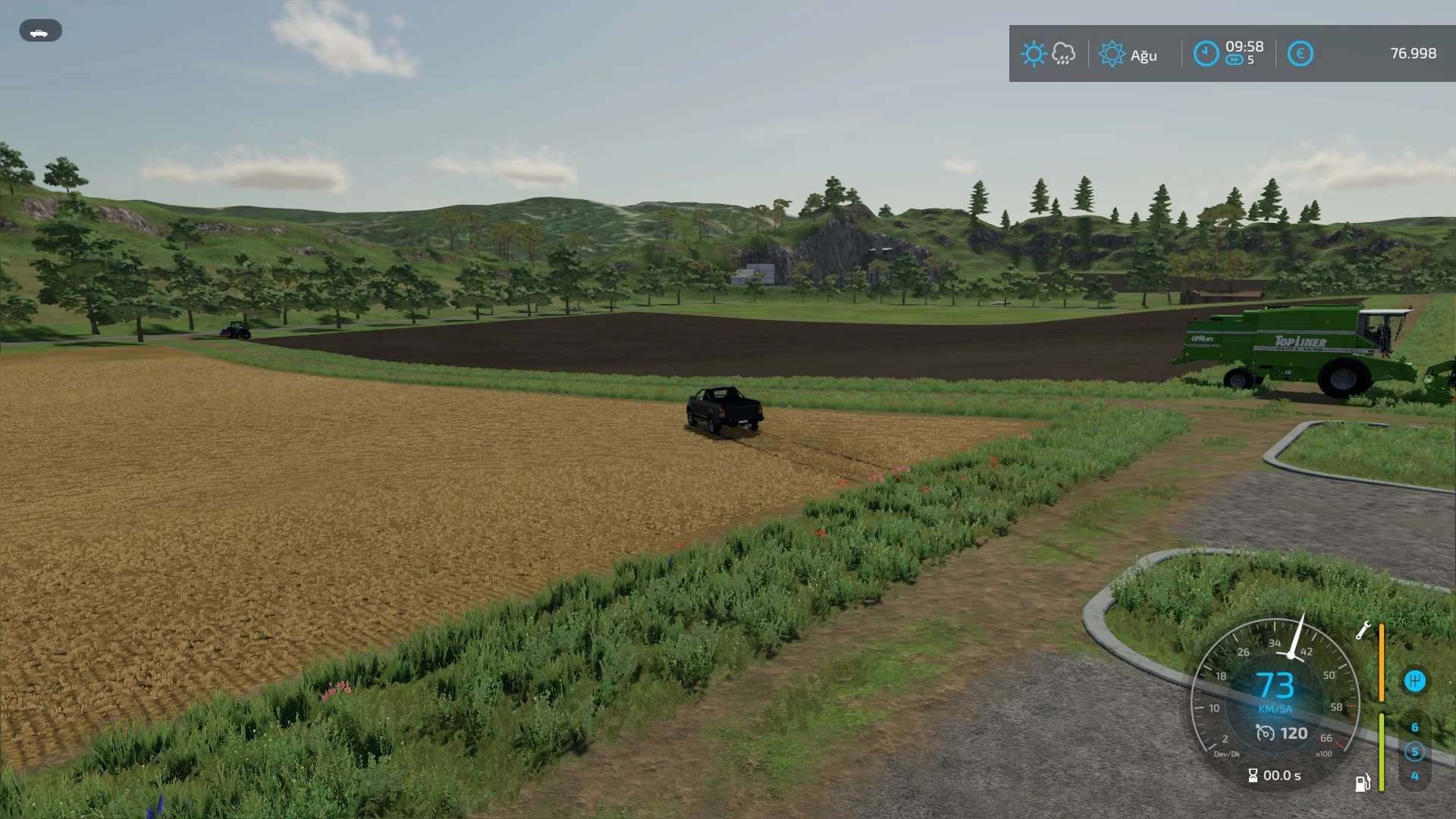Select the rainy cloud forecast icon
Viewport: 1456px width, 819px height.
point(1063,54)
